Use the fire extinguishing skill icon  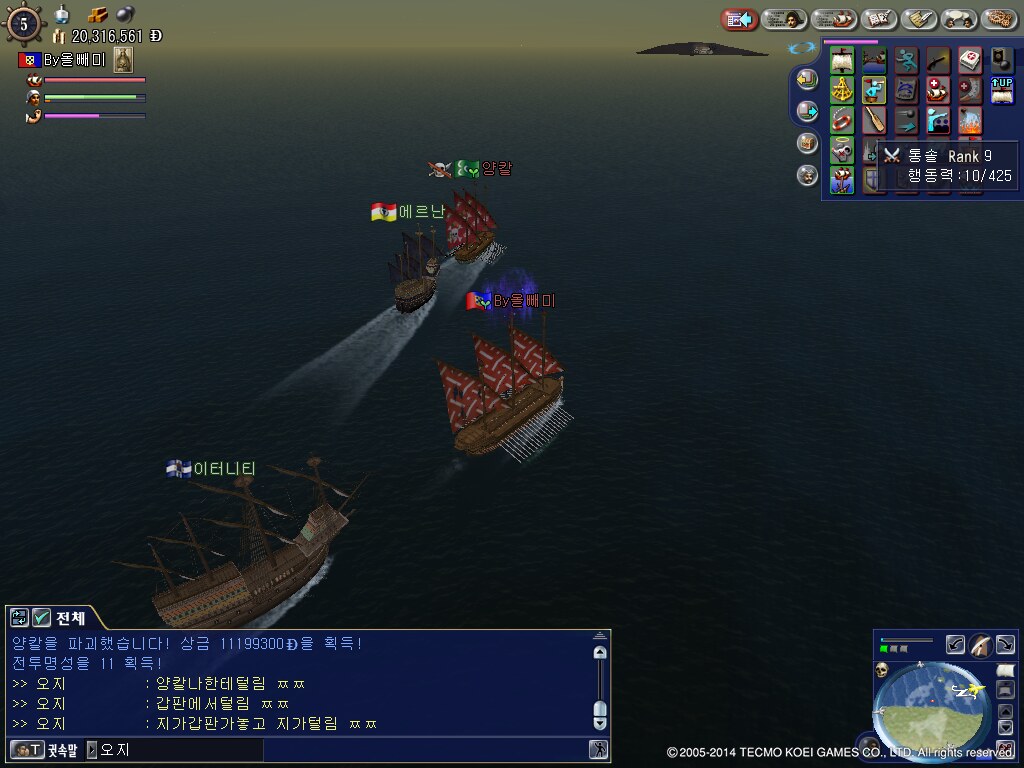970,121
